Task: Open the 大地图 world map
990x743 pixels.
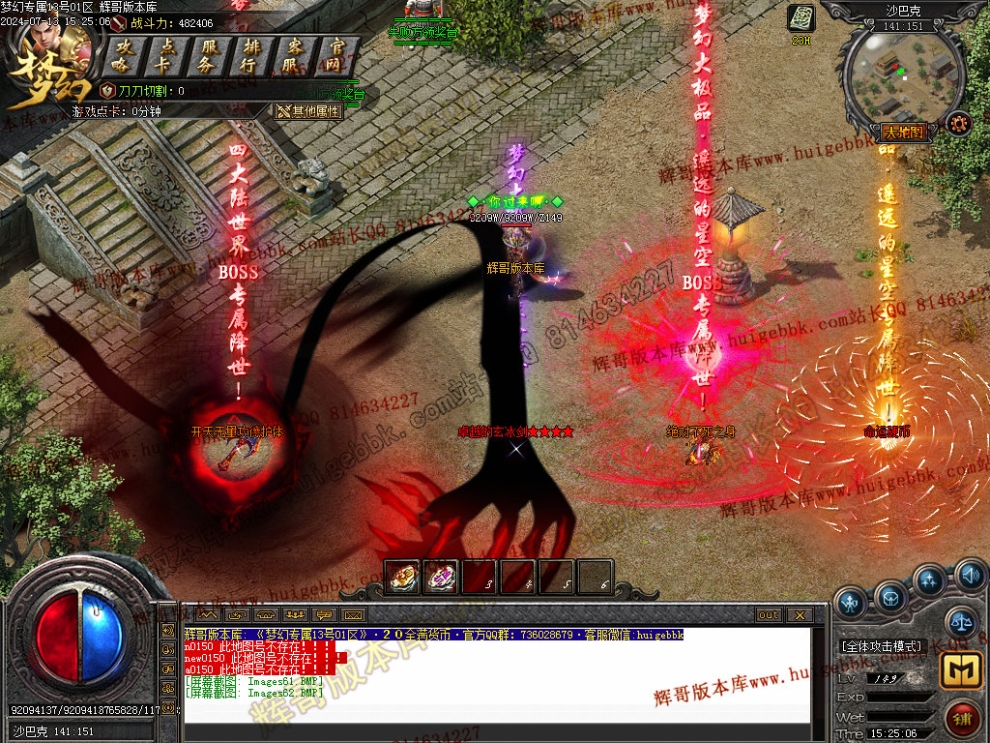Action: point(902,132)
